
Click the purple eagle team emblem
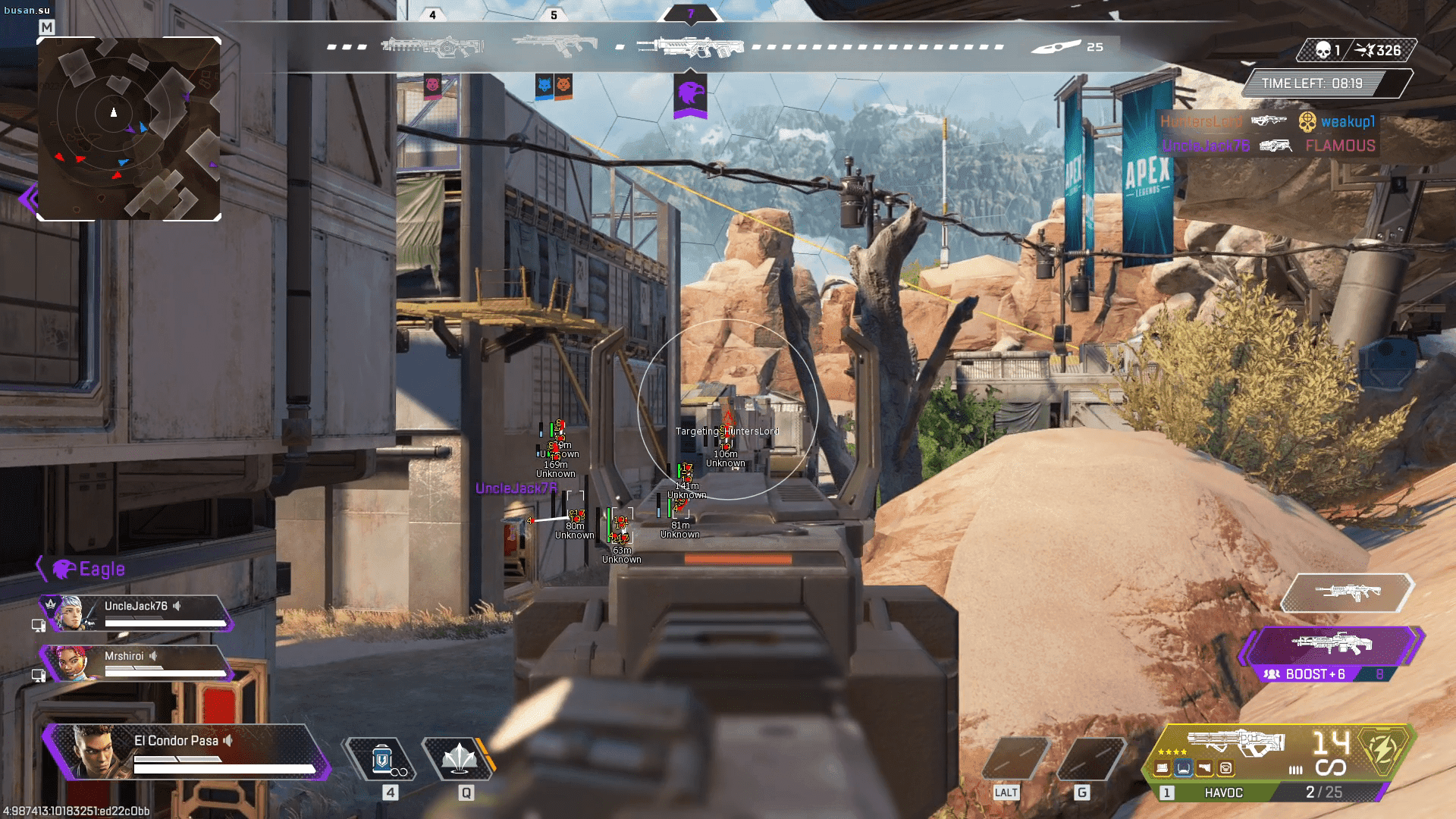click(690, 95)
